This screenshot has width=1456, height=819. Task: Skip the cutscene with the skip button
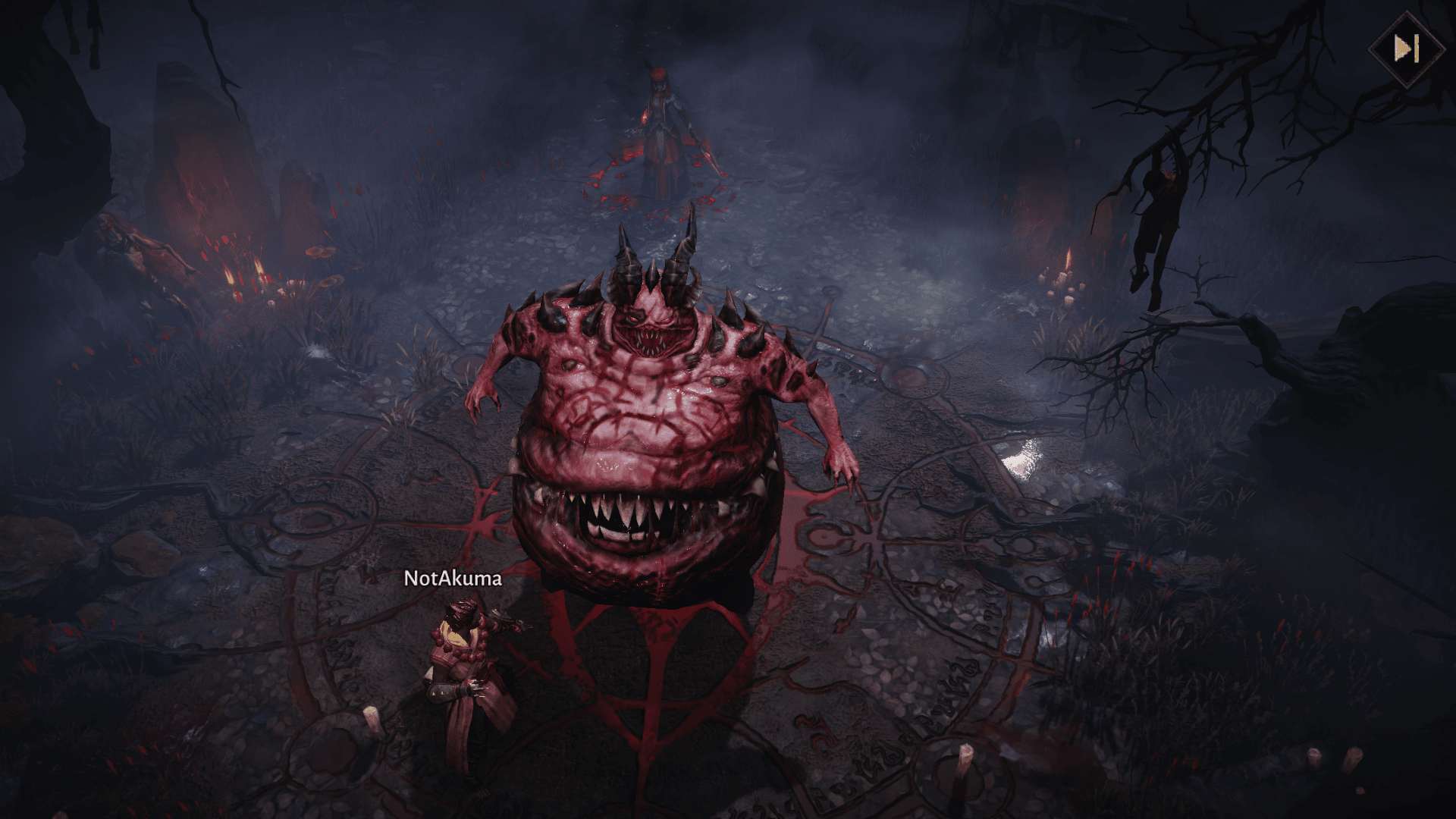point(1405,49)
